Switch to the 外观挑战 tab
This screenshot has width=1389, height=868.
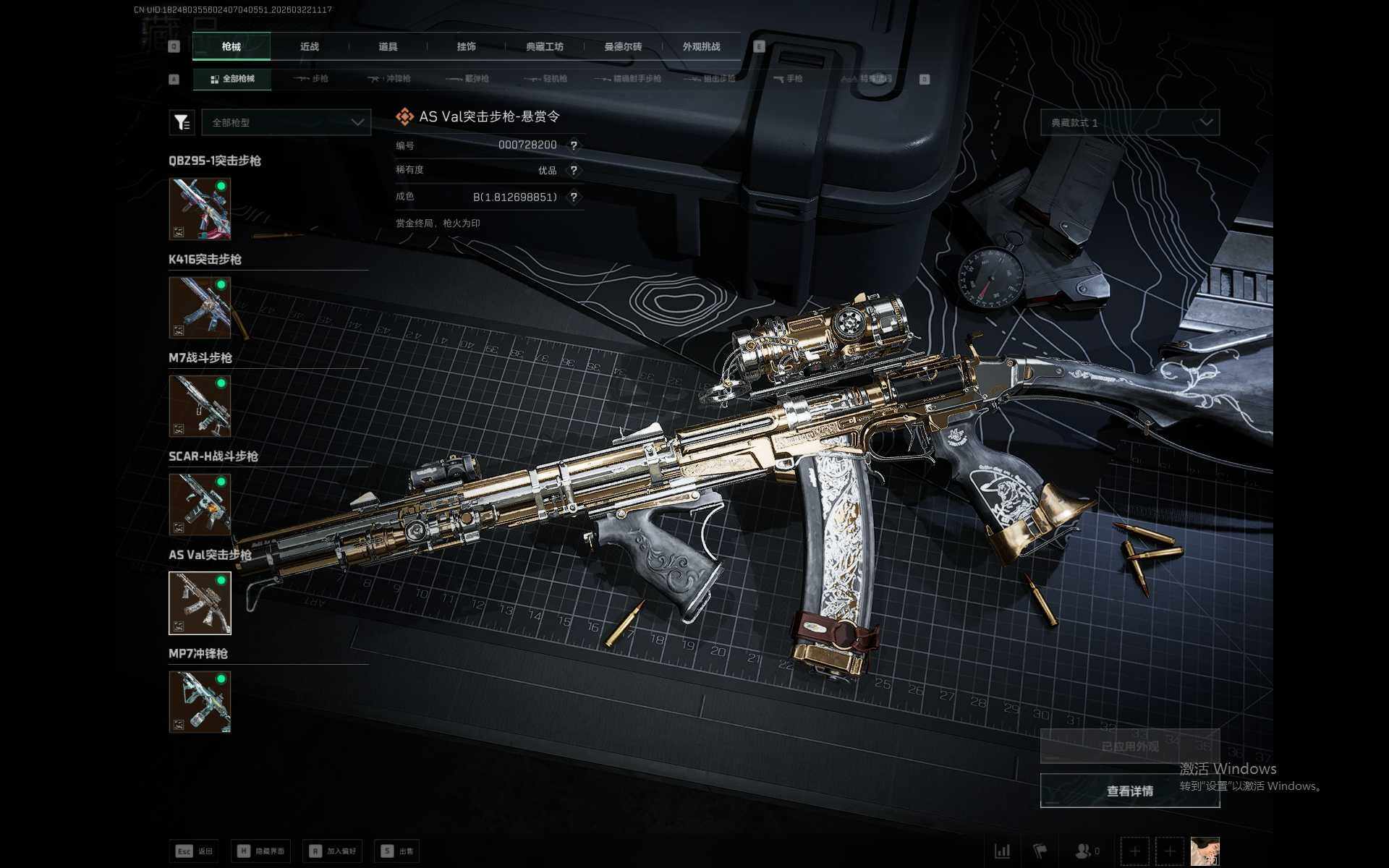pos(701,46)
